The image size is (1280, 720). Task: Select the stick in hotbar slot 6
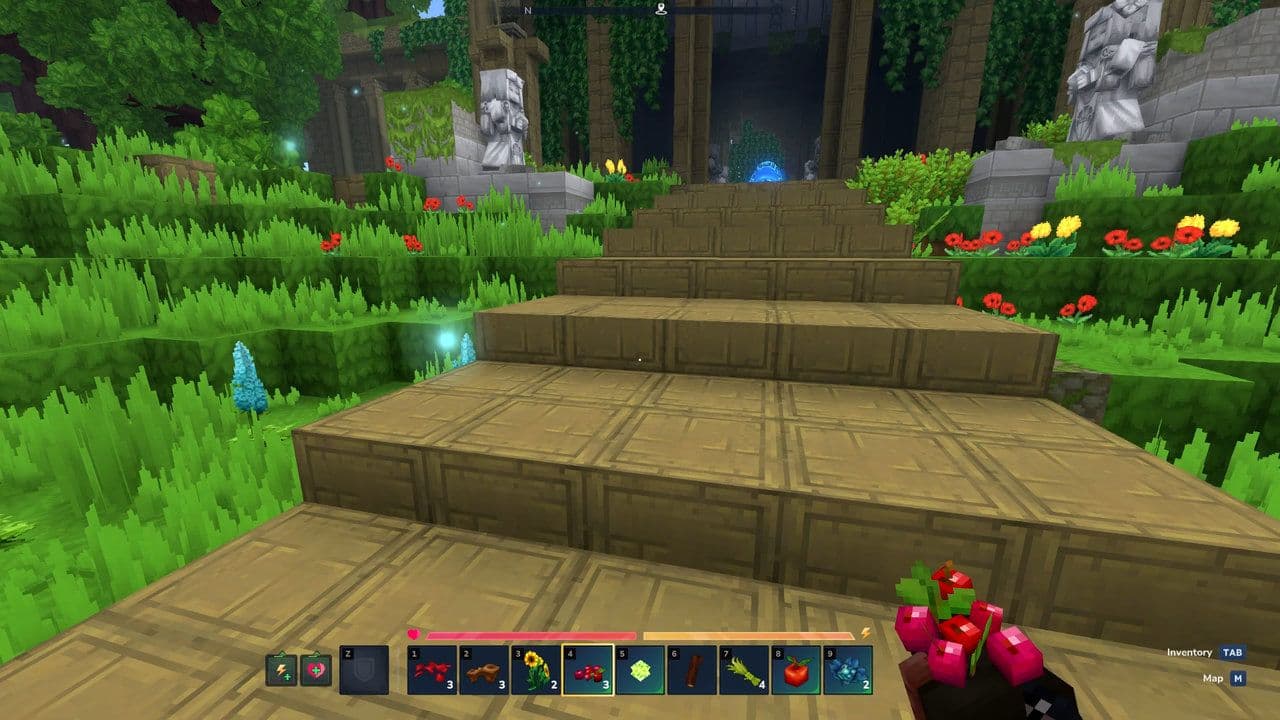tap(692, 670)
